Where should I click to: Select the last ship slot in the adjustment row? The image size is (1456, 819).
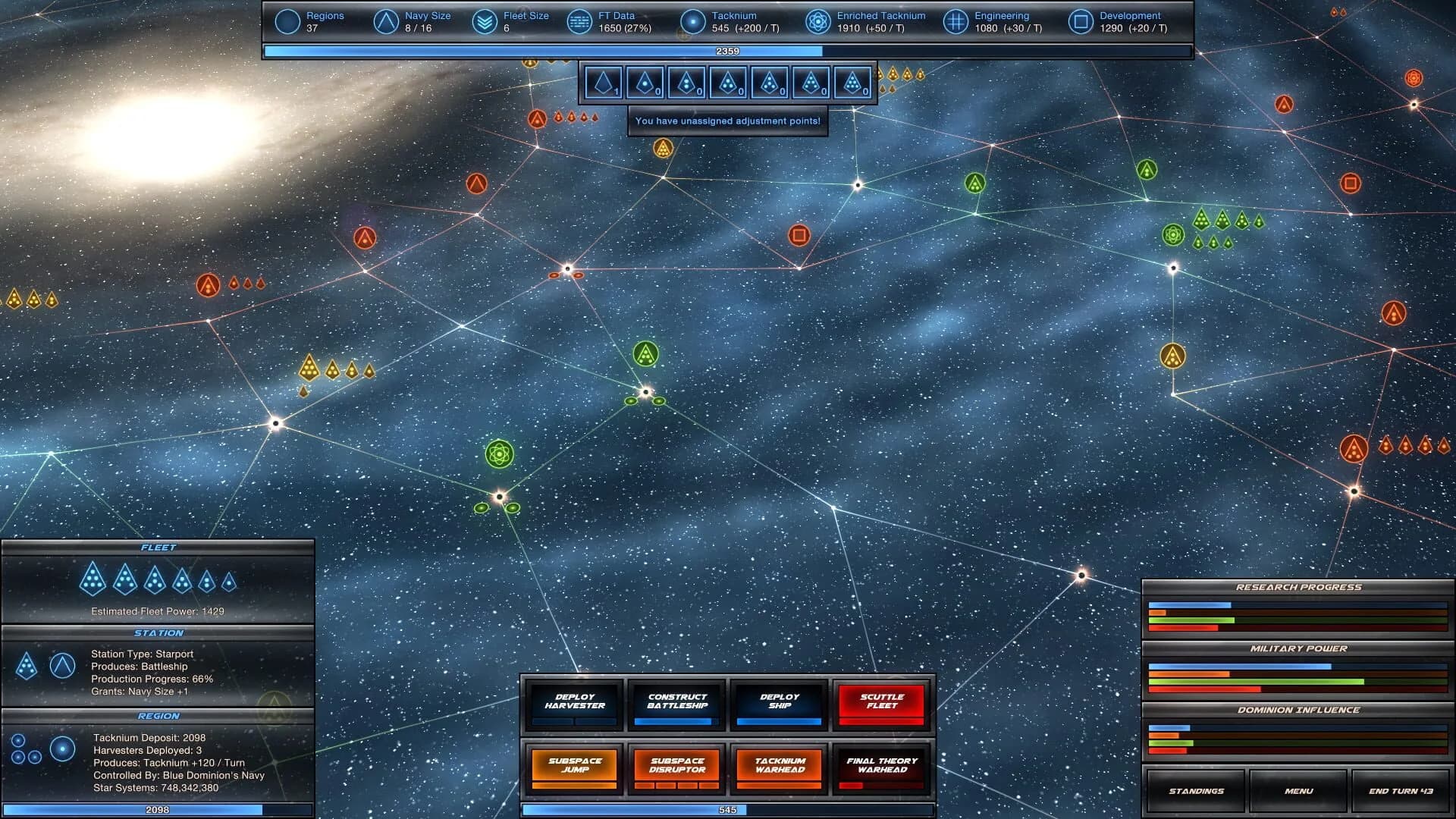pyautogui.click(x=854, y=82)
